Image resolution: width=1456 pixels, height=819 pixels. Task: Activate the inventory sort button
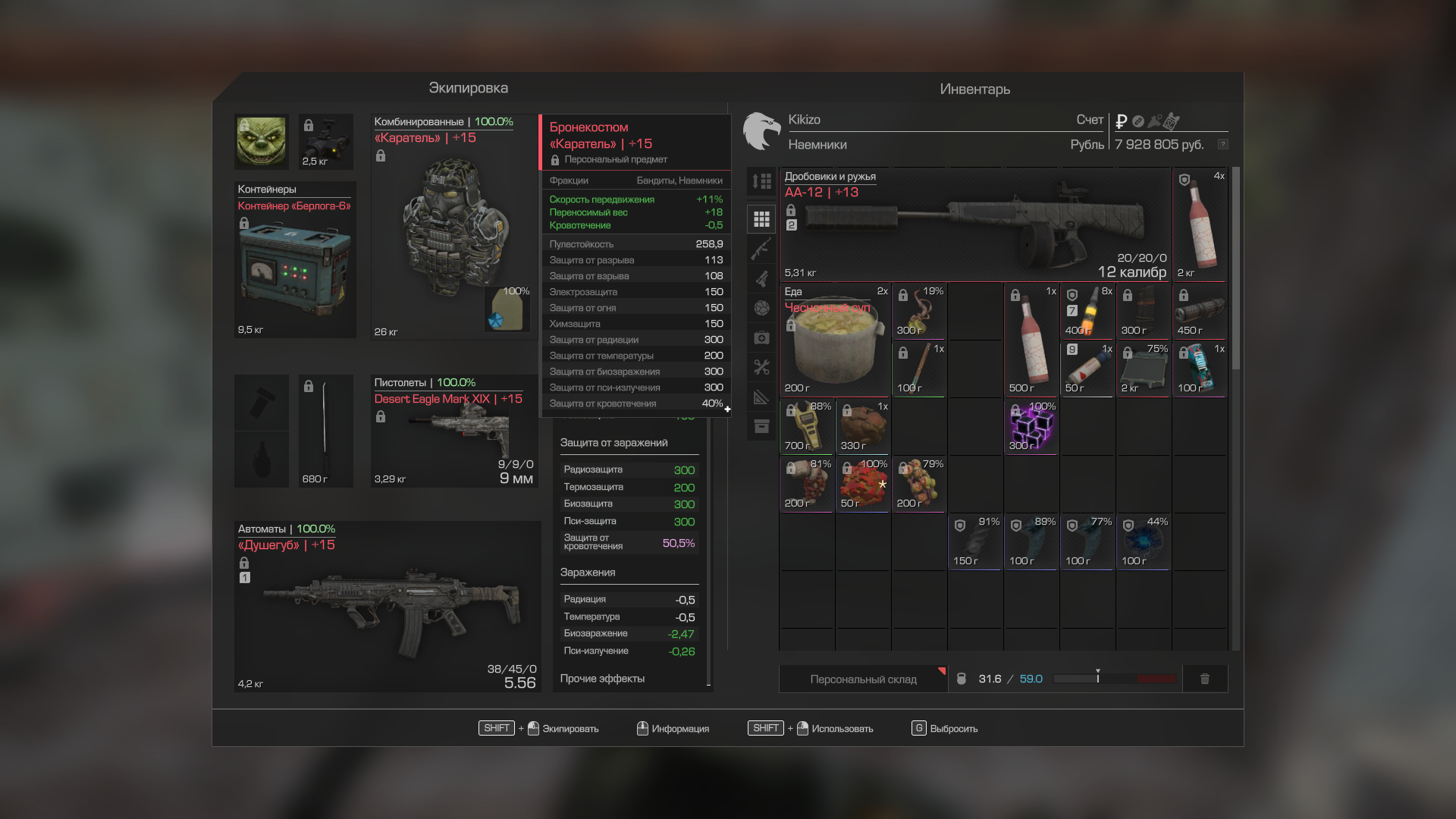coord(761,181)
